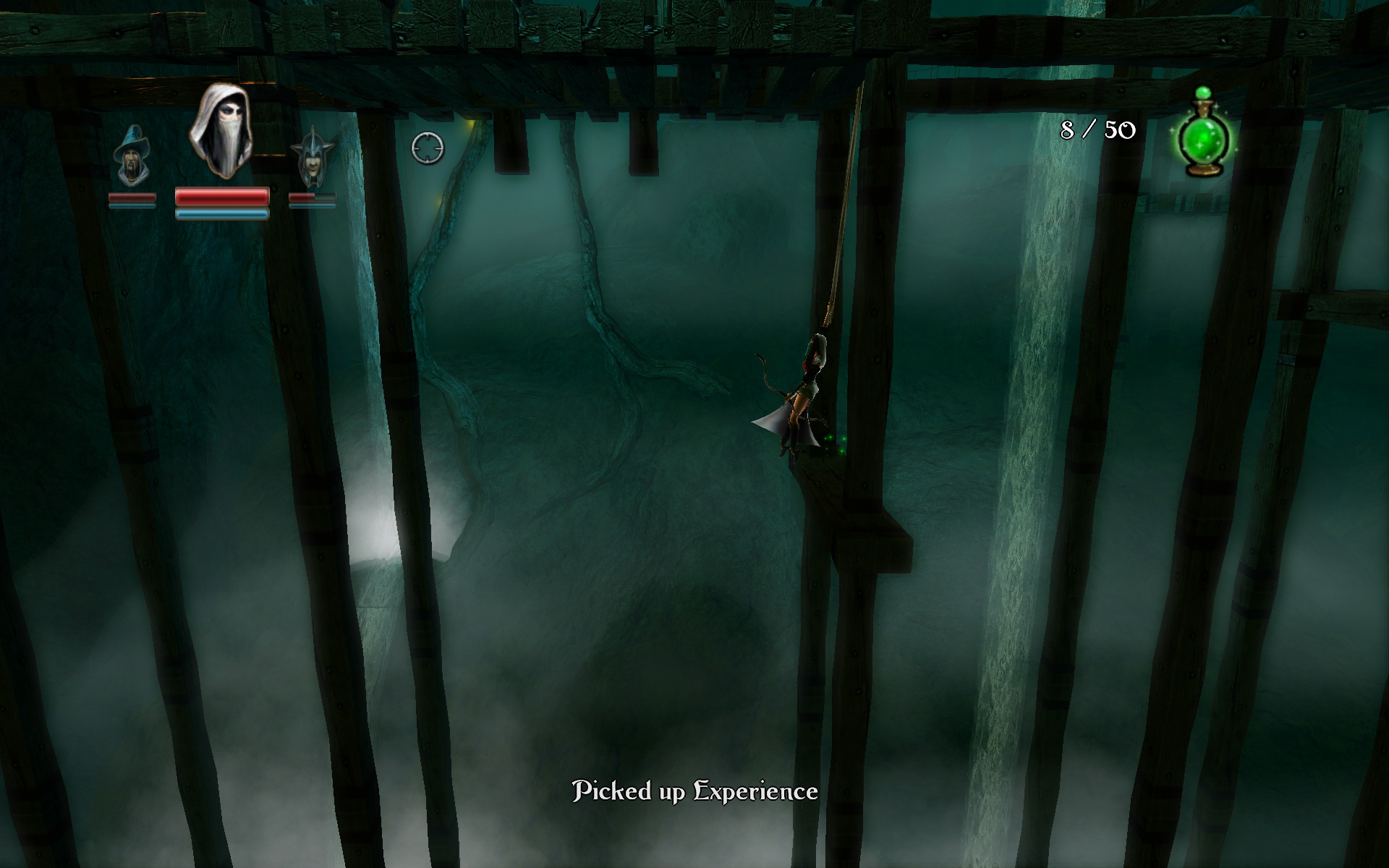Screen dimensions: 1389x868
Task: Select the hooded thief portrait
Action: (221, 132)
